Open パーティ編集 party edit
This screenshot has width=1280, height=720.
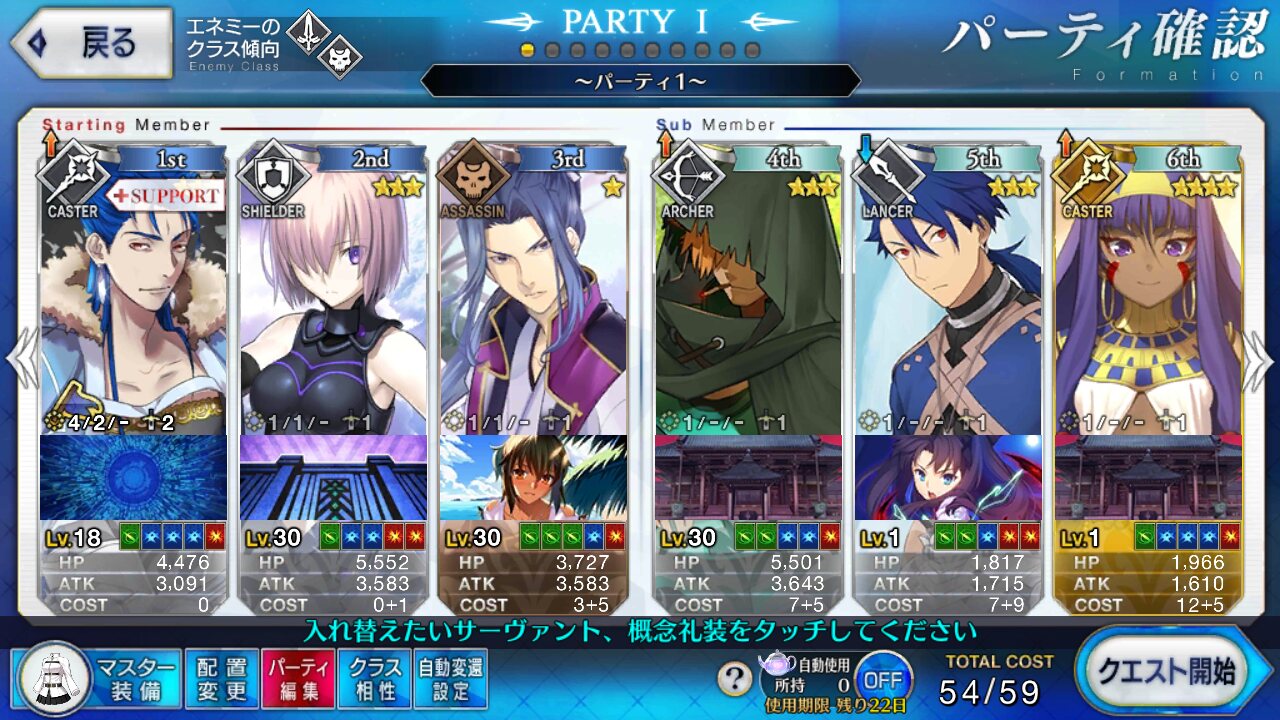pos(297,678)
